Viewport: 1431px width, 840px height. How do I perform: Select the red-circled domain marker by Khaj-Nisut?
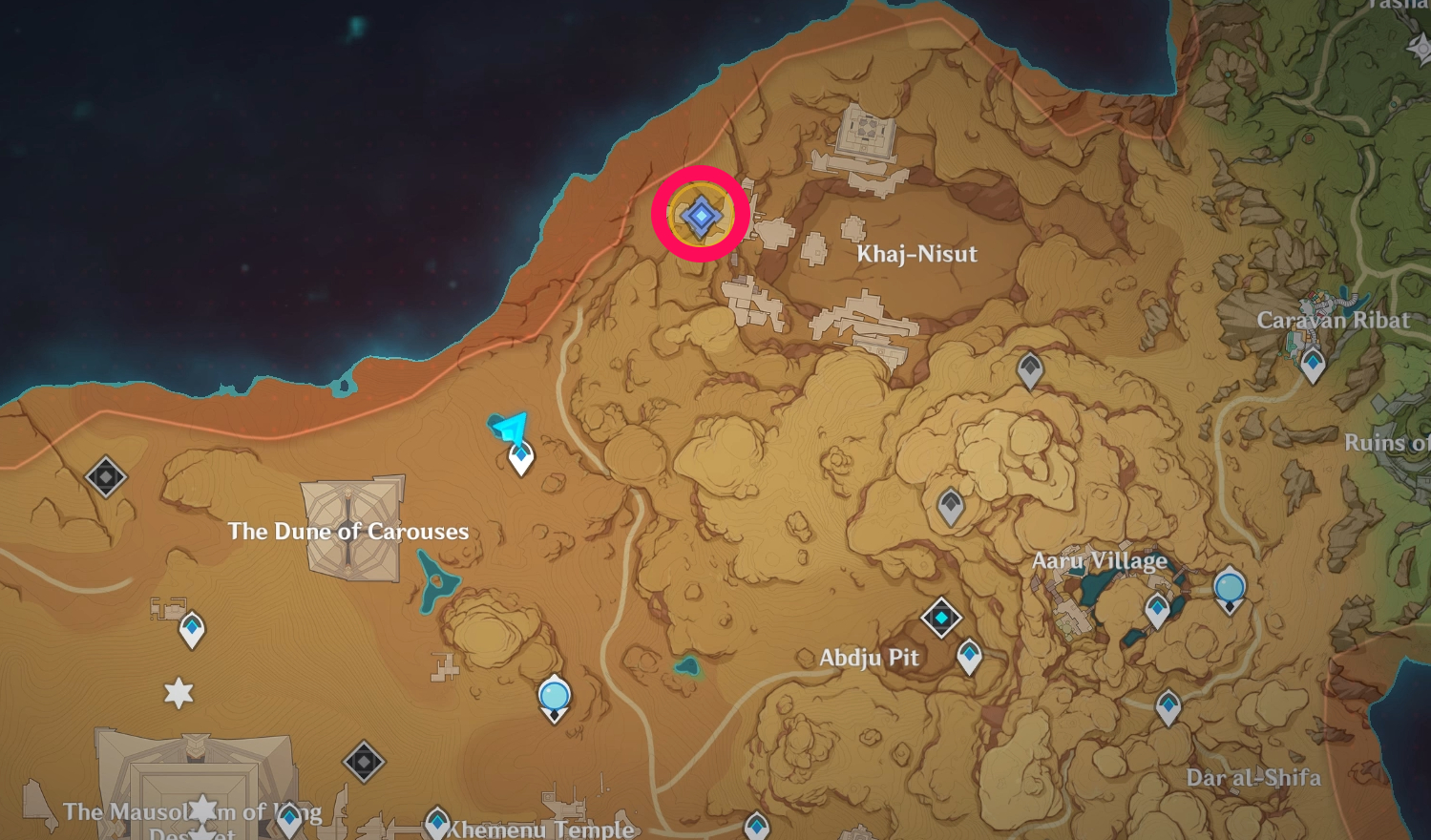(701, 216)
